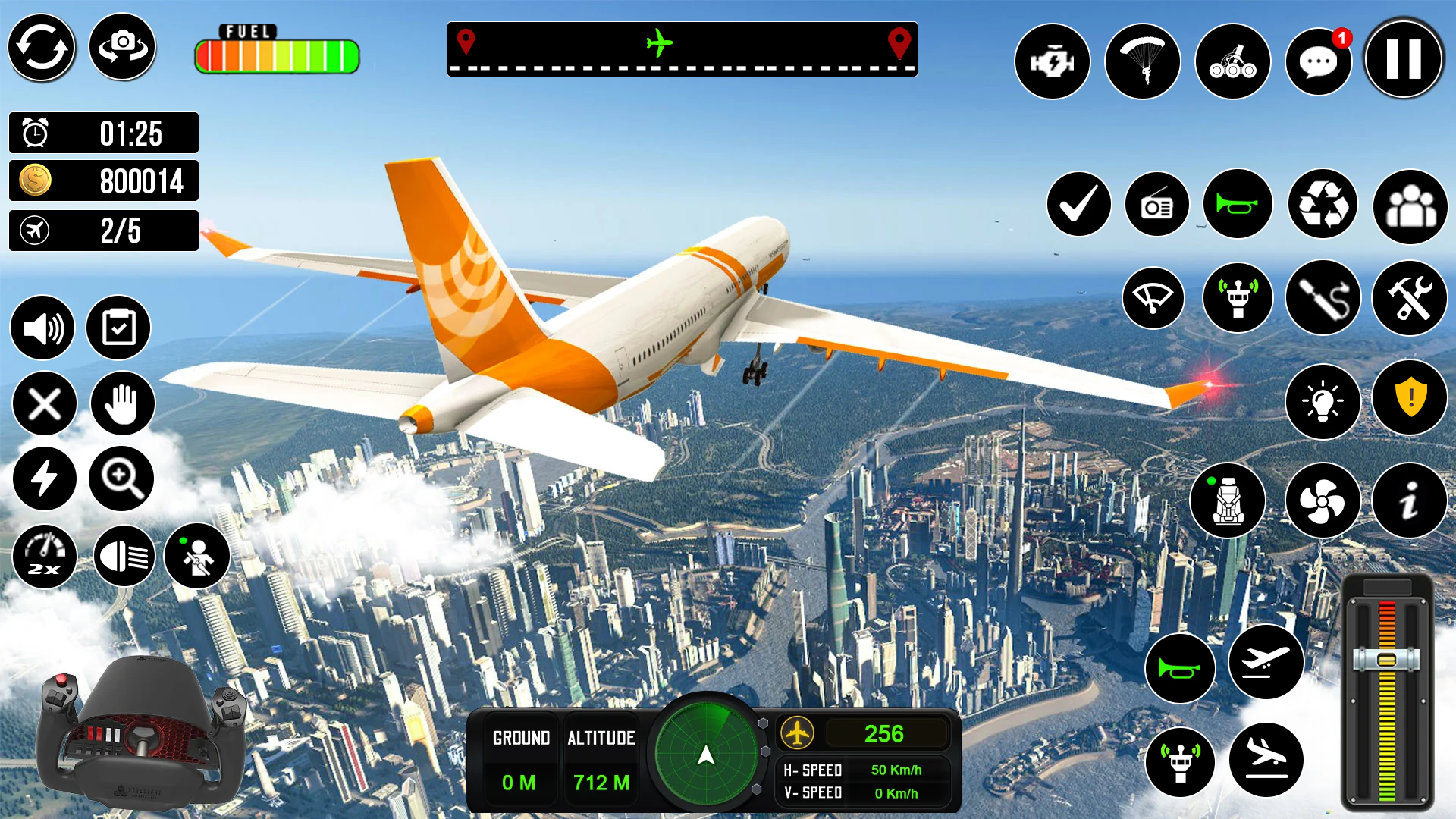Toggle the green horn sound

(x=1238, y=205)
